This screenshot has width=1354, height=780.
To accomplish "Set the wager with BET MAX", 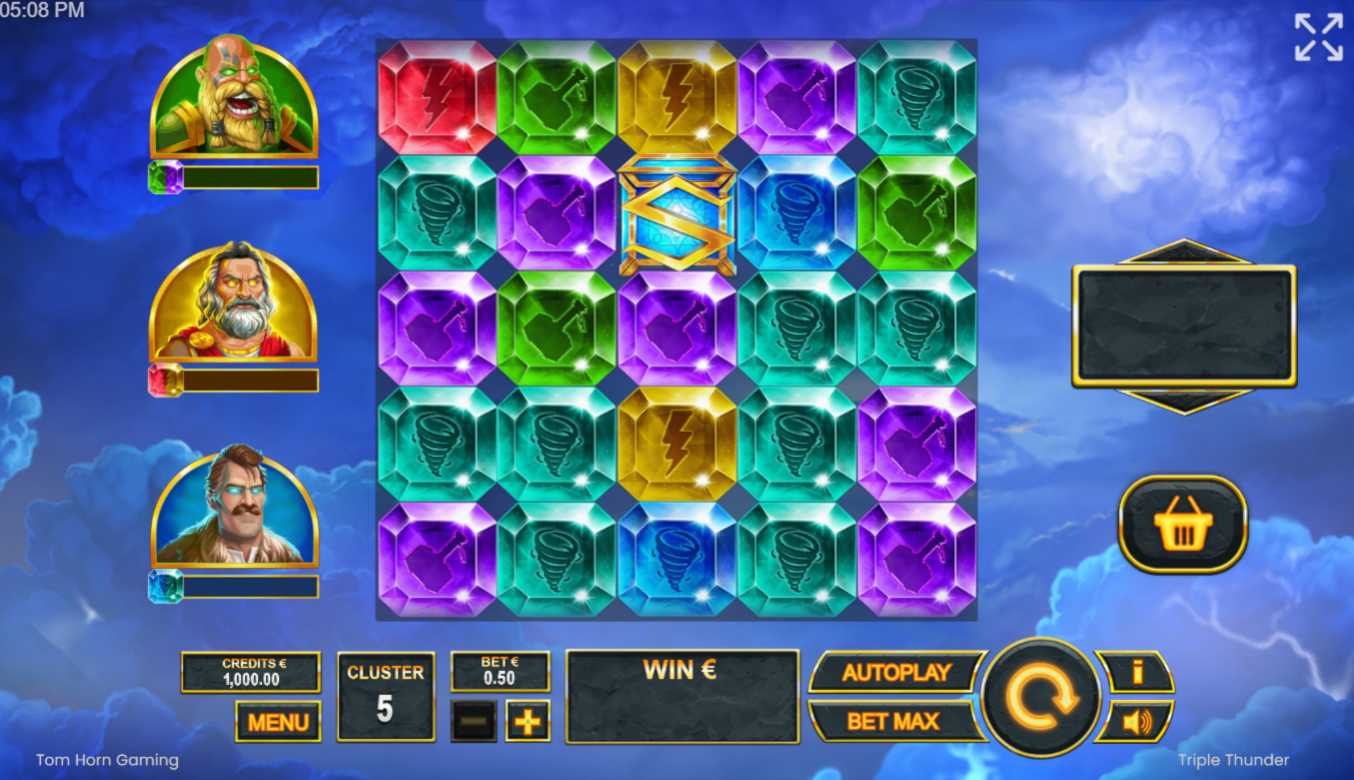I will click(x=892, y=721).
